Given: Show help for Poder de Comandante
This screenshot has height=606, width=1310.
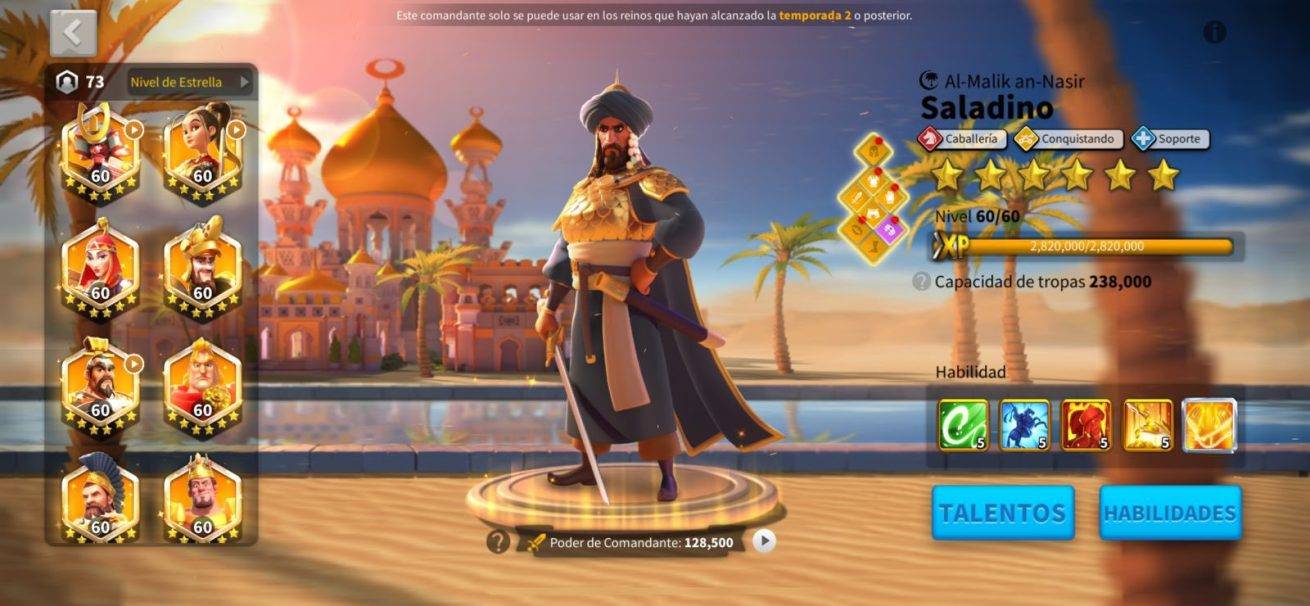Looking at the screenshot, I should coord(498,542).
